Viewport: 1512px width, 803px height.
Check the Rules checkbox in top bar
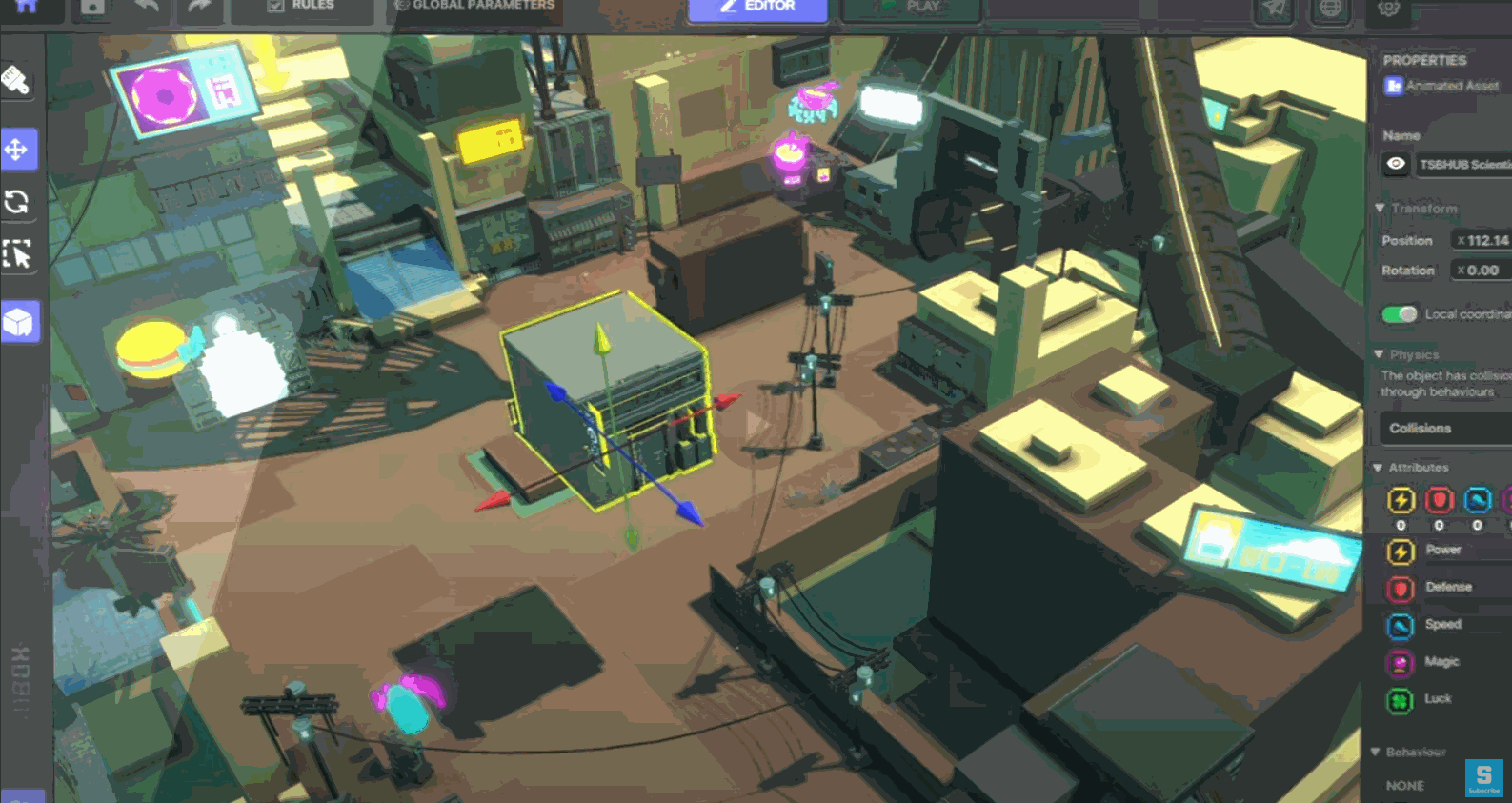(276, 4)
